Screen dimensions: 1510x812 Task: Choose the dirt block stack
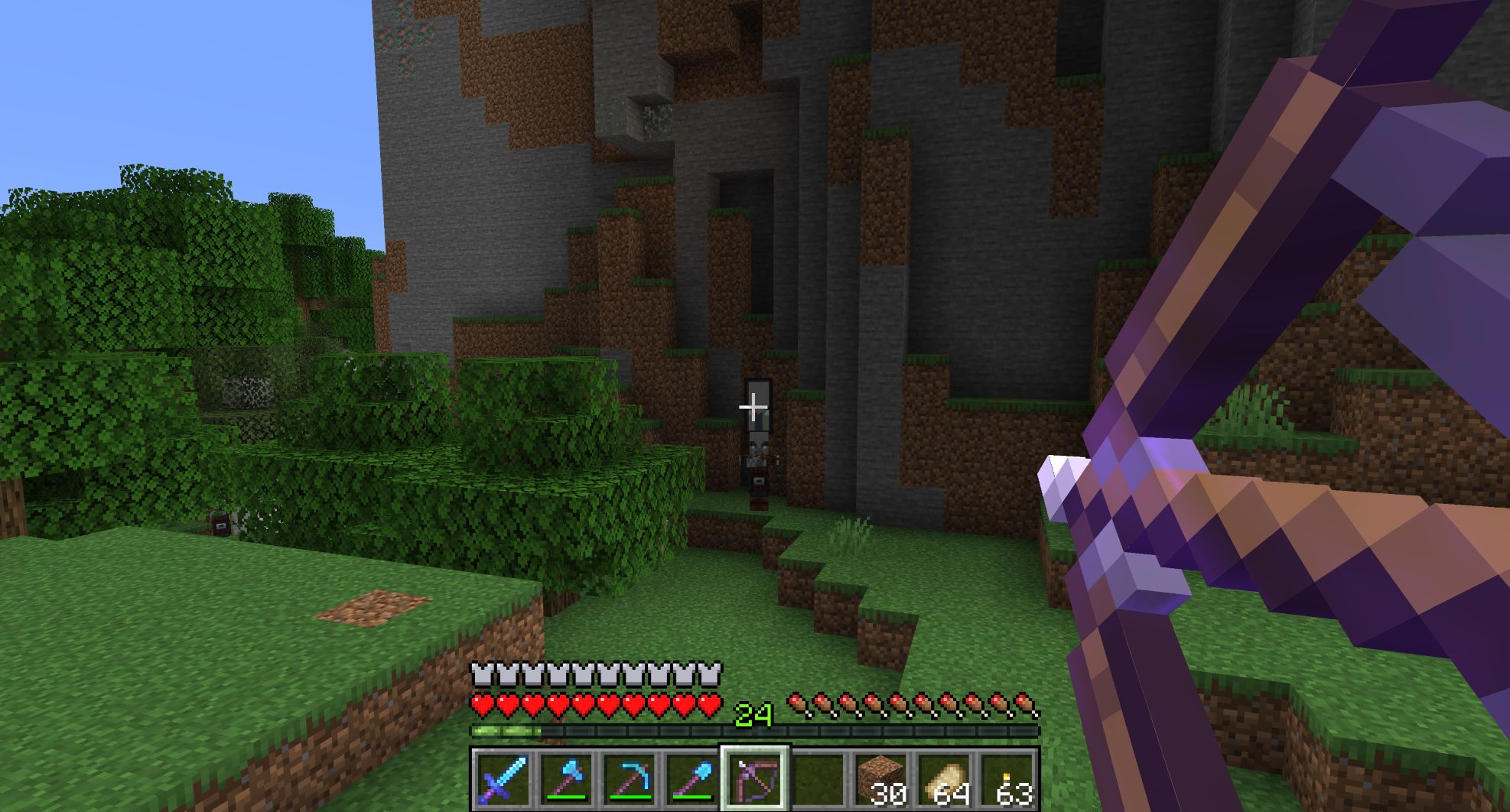[x=880, y=780]
